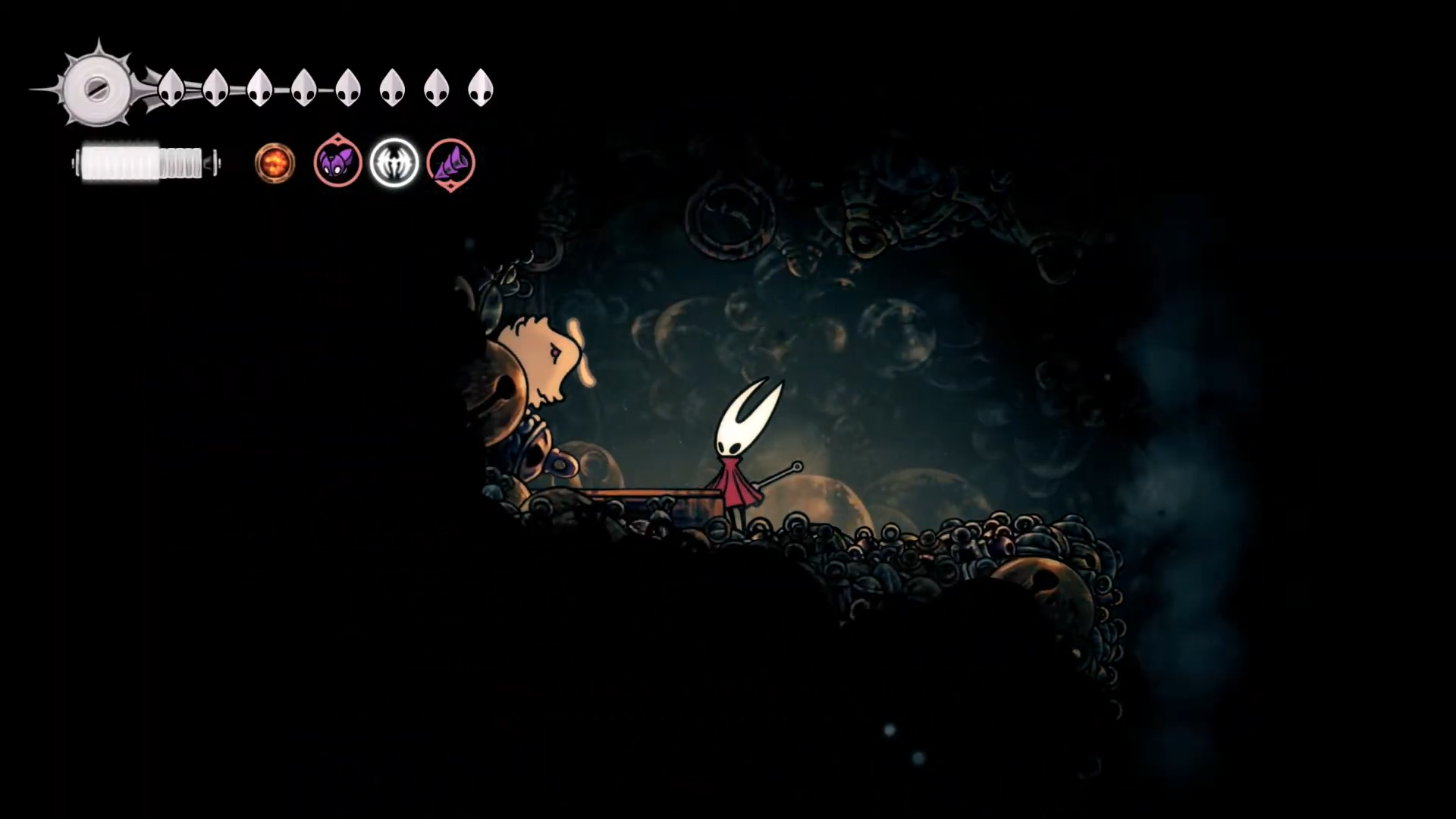The height and width of the screenshot is (819, 1456).
Task: Choose the glowing white spider skill icon
Action: [x=394, y=163]
